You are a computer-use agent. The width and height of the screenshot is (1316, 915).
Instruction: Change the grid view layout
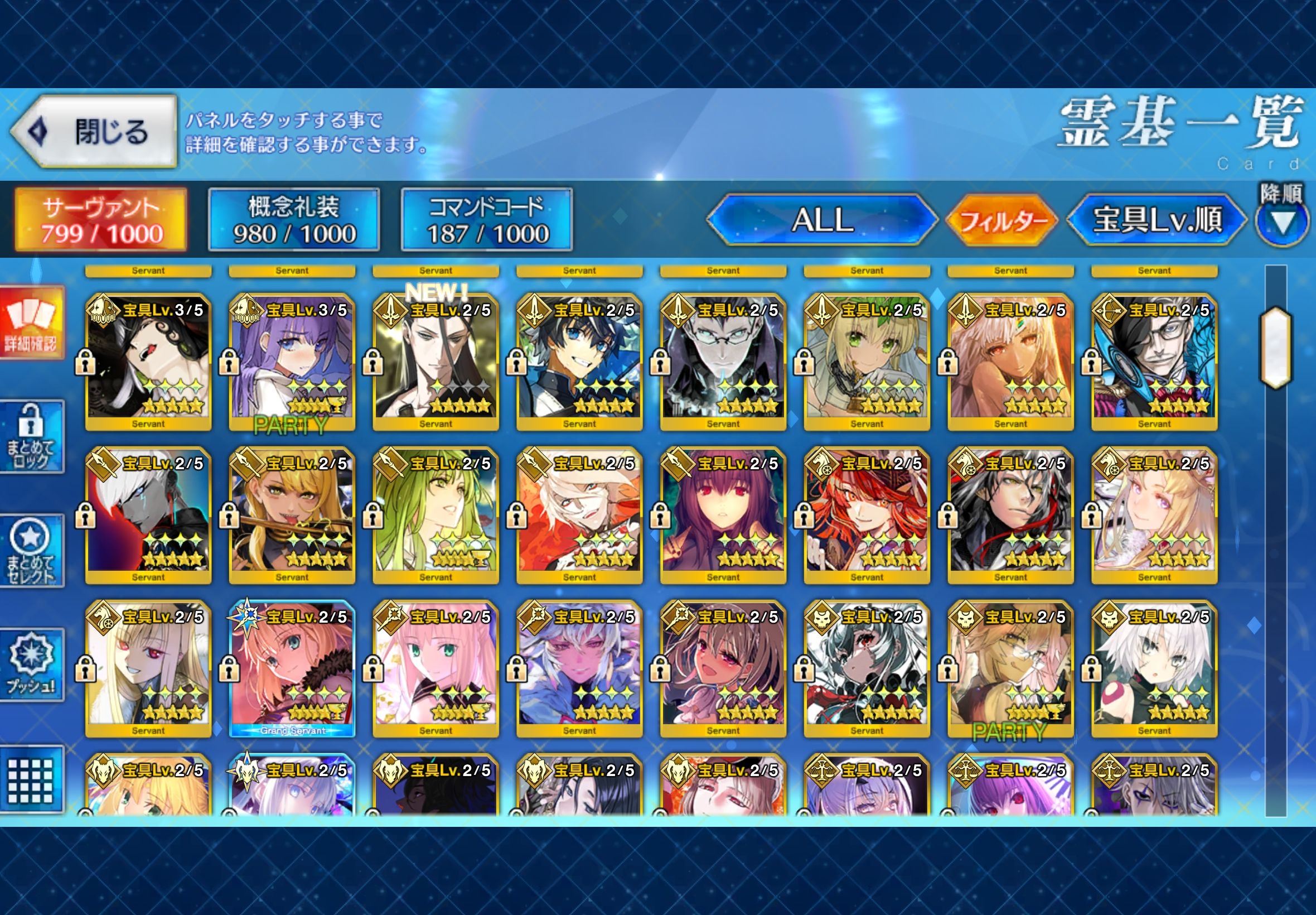pos(32,779)
